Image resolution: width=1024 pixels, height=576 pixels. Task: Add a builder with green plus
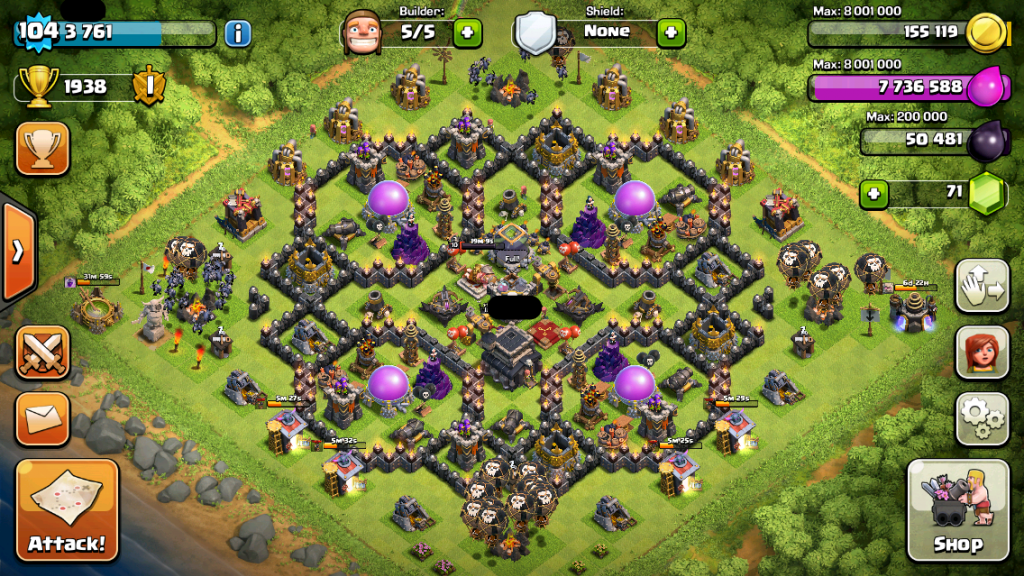(467, 33)
